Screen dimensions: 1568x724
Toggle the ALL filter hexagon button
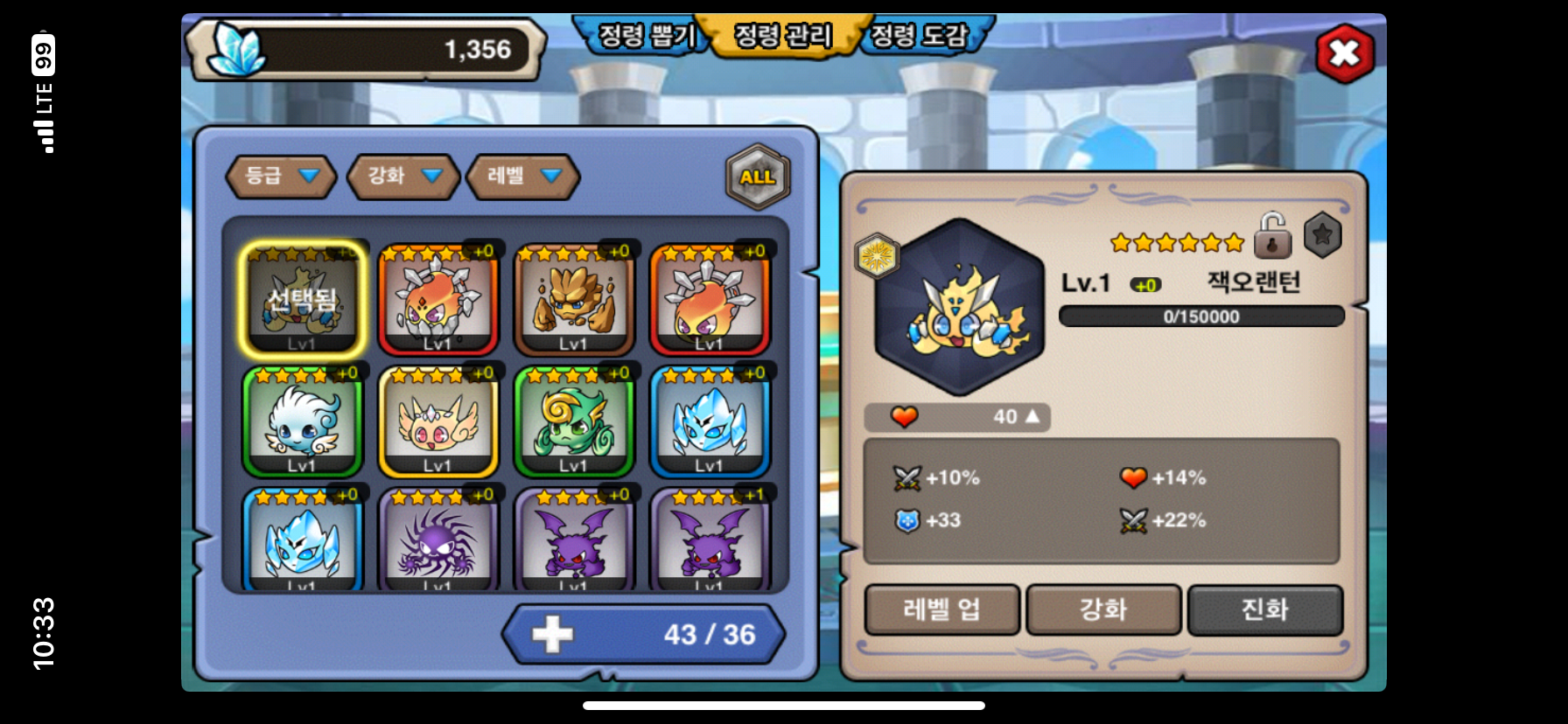coord(757,177)
